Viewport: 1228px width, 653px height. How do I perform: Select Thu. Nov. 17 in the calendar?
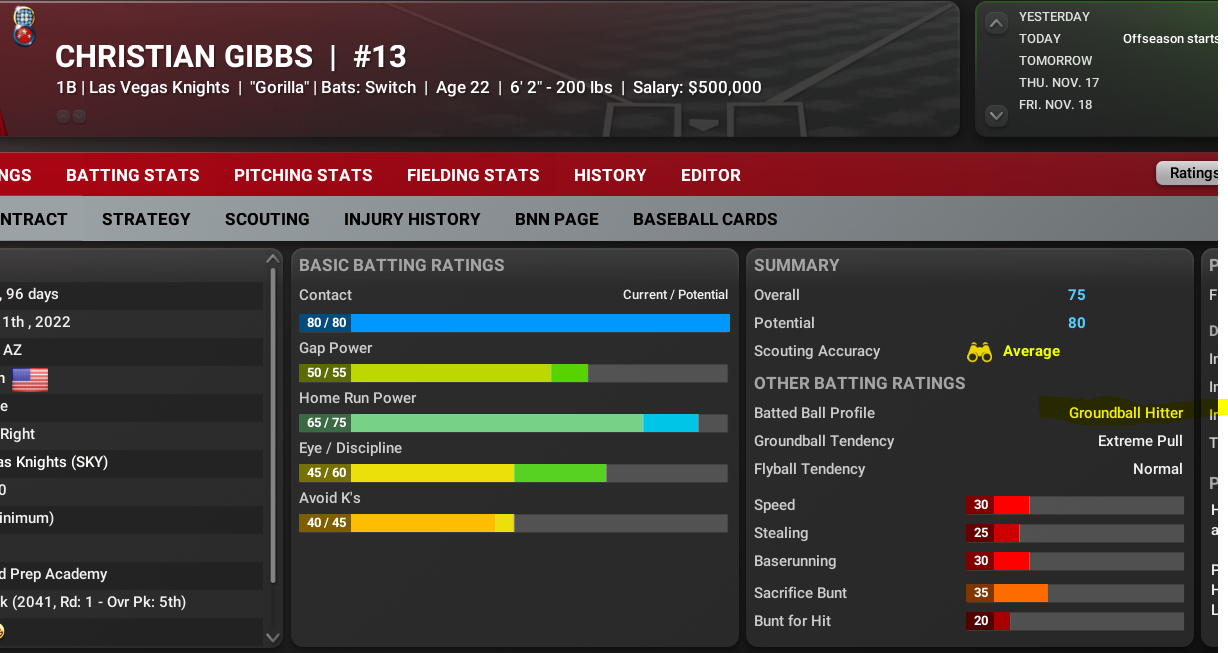click(x=1058, y=83)
